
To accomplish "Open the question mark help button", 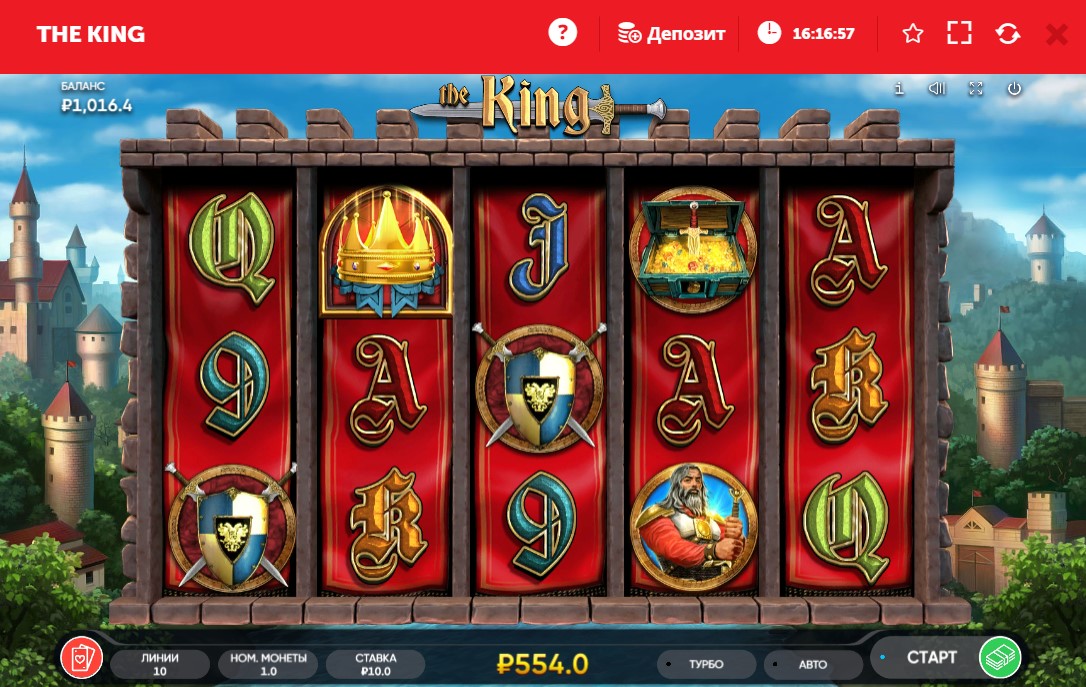I will (563, 33).
